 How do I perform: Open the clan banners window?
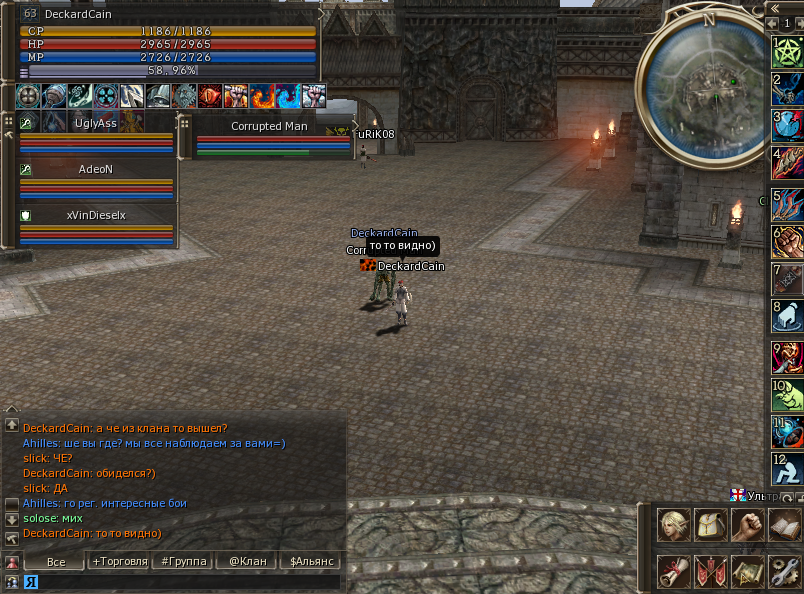click(x=710, y=571)
